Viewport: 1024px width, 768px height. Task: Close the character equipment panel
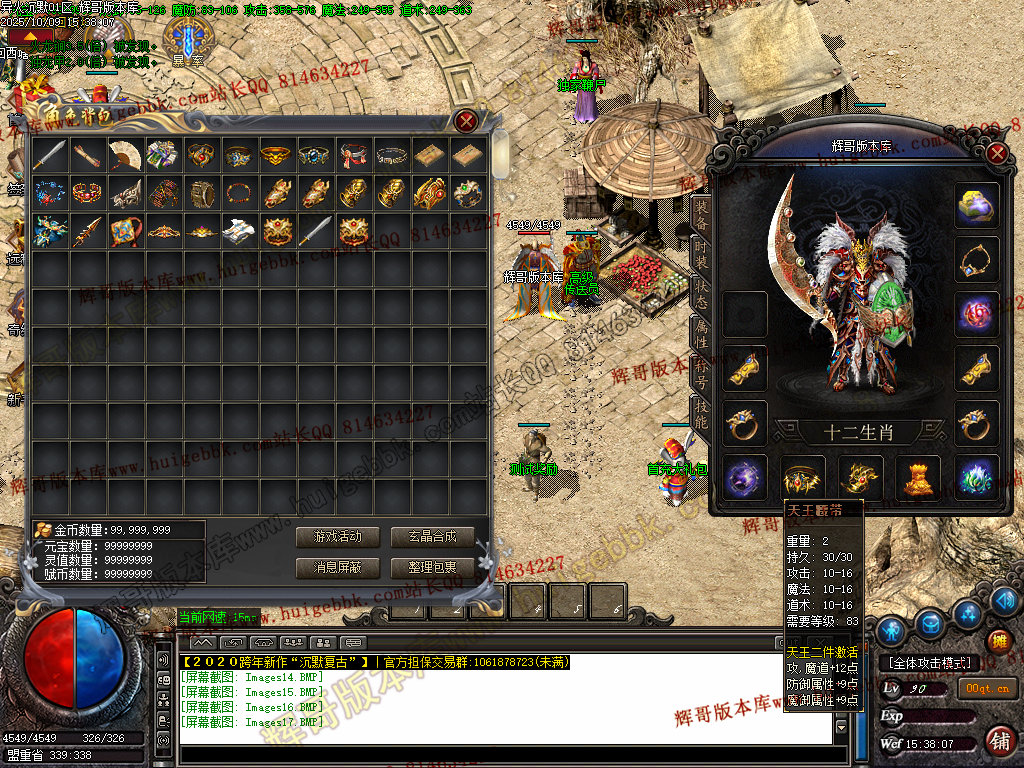point(996,153)
